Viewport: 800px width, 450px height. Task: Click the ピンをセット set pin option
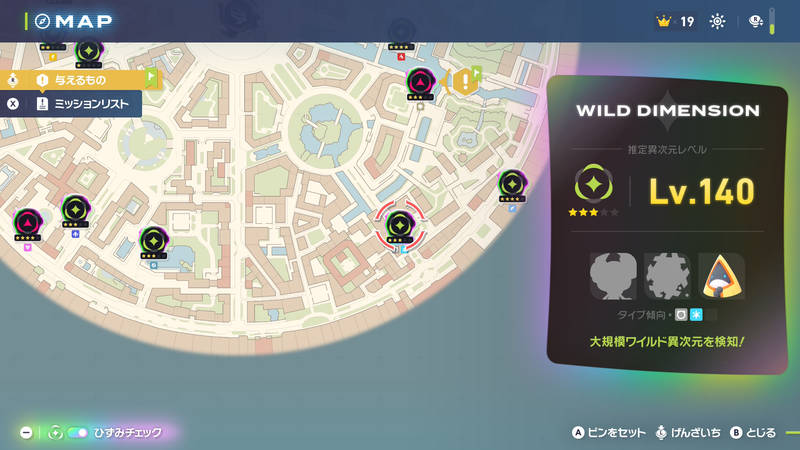coord(610,433)
